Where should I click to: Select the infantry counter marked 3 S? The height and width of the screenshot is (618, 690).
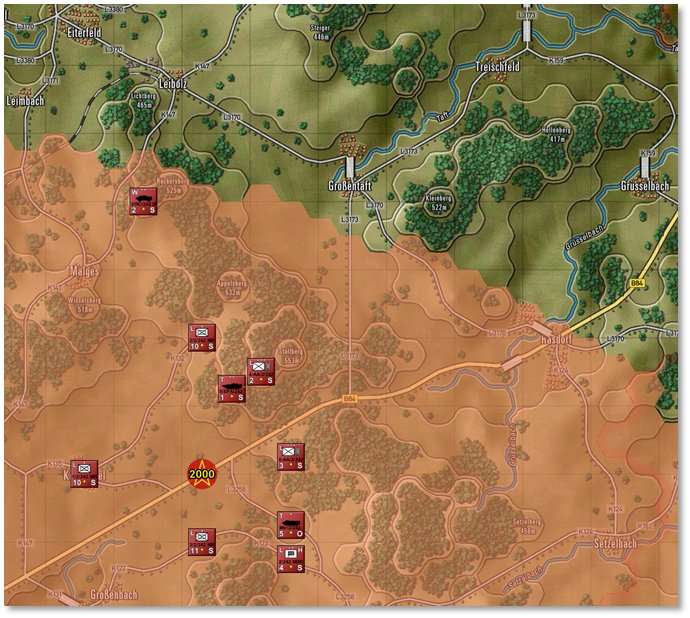pyautogui.click(x=290, y=457)
